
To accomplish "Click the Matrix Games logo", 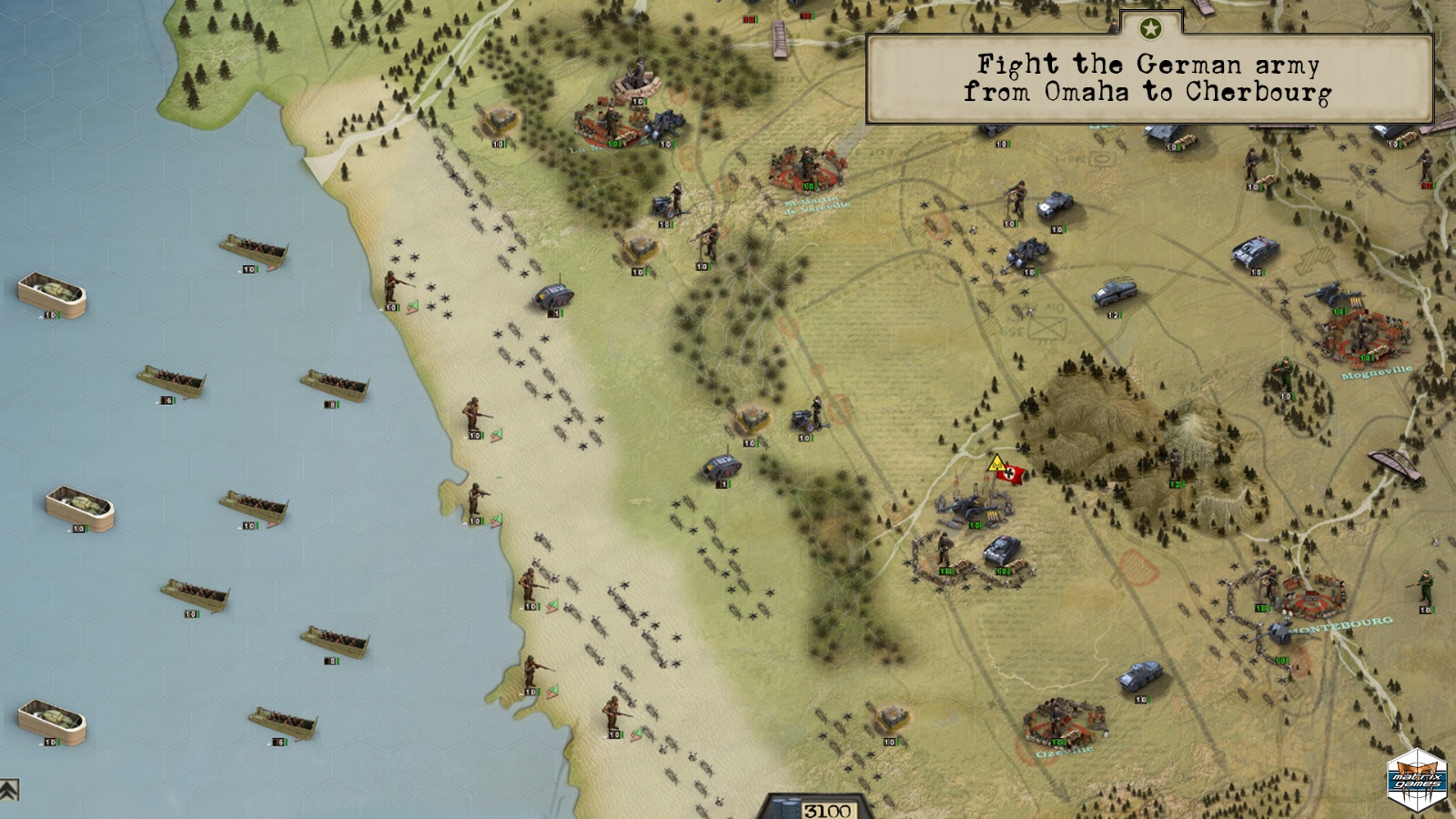I will pos(1417,780).
